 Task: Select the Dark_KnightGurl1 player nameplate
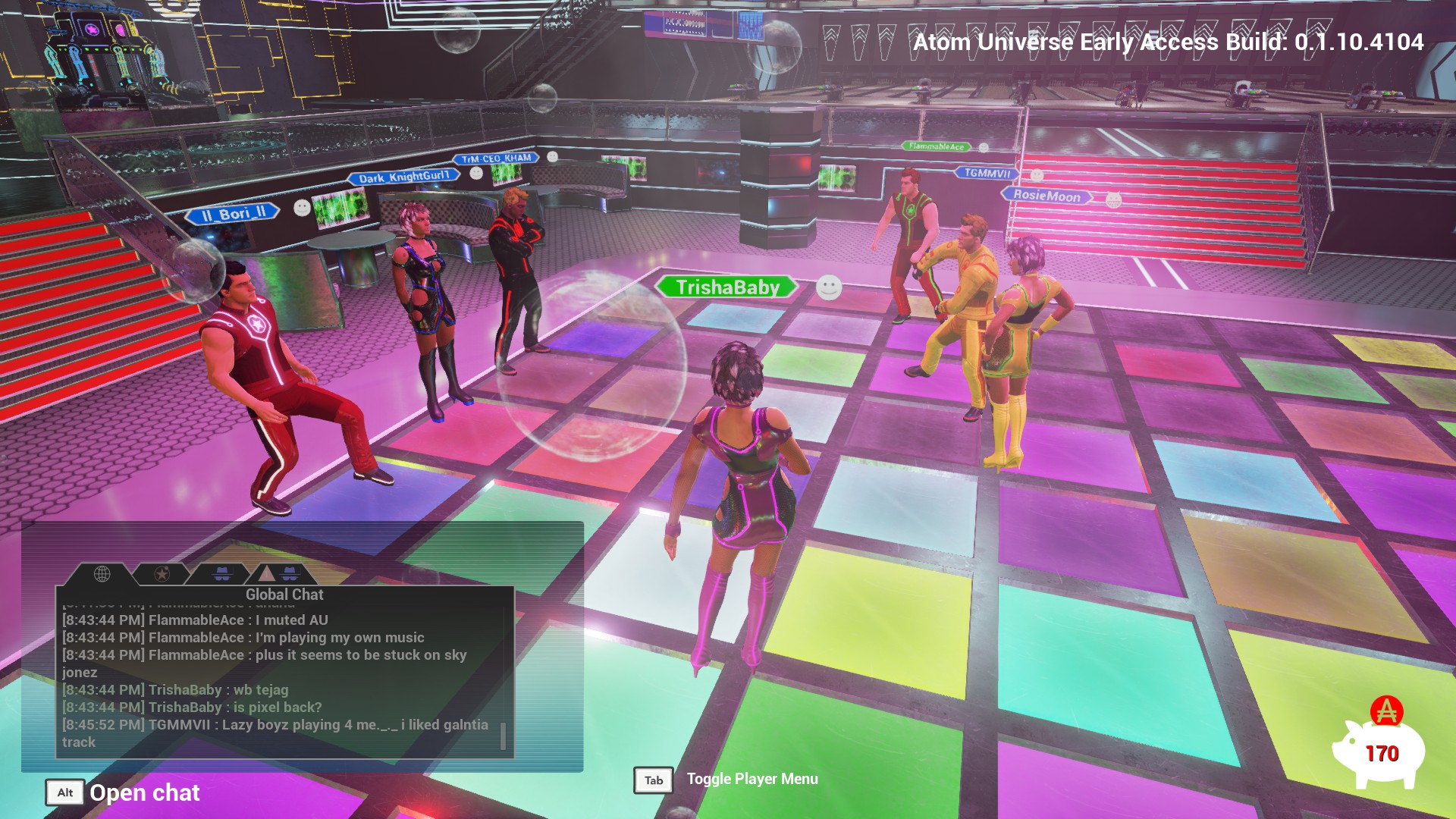403,177
